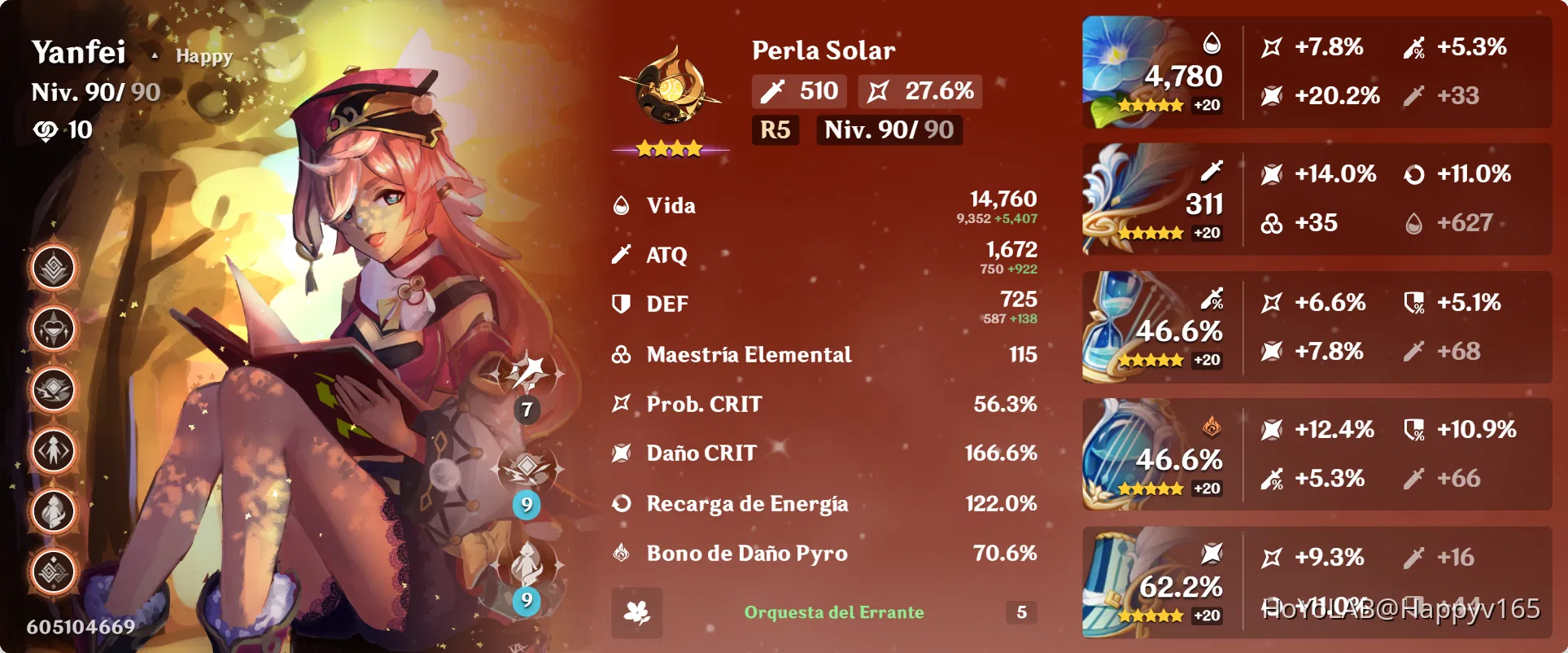Click the R5 refinement label
The height and width of the screenshot is (653, 1568).
pos(775,129)
